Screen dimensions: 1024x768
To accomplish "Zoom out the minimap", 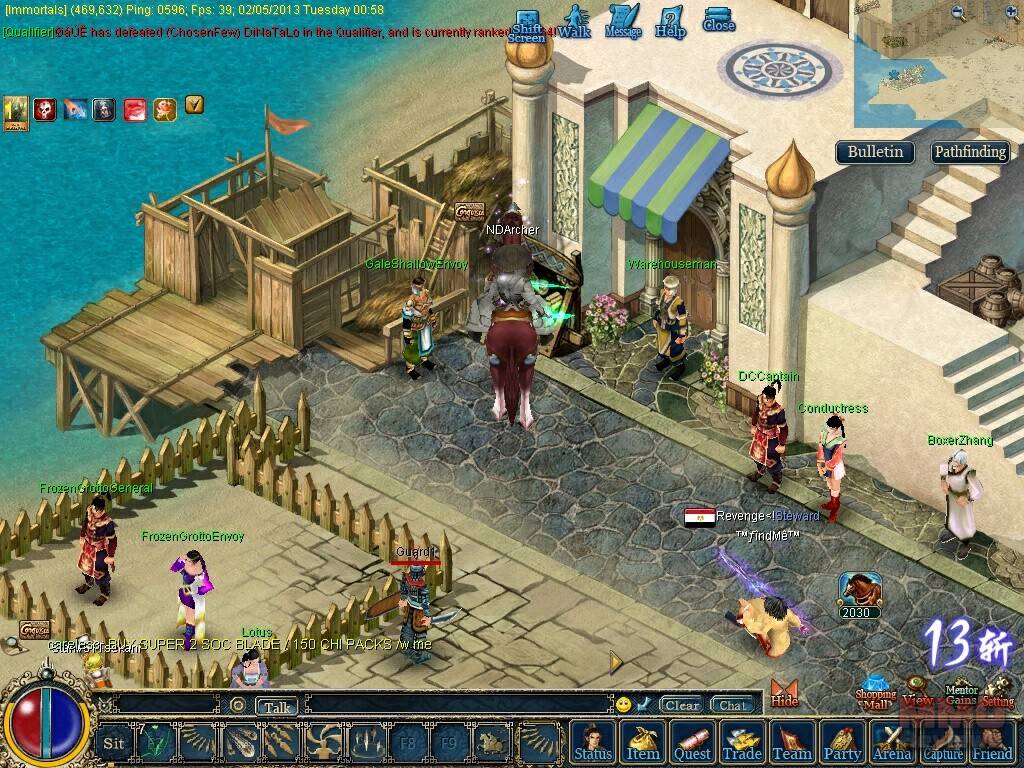I will [959, 13].
